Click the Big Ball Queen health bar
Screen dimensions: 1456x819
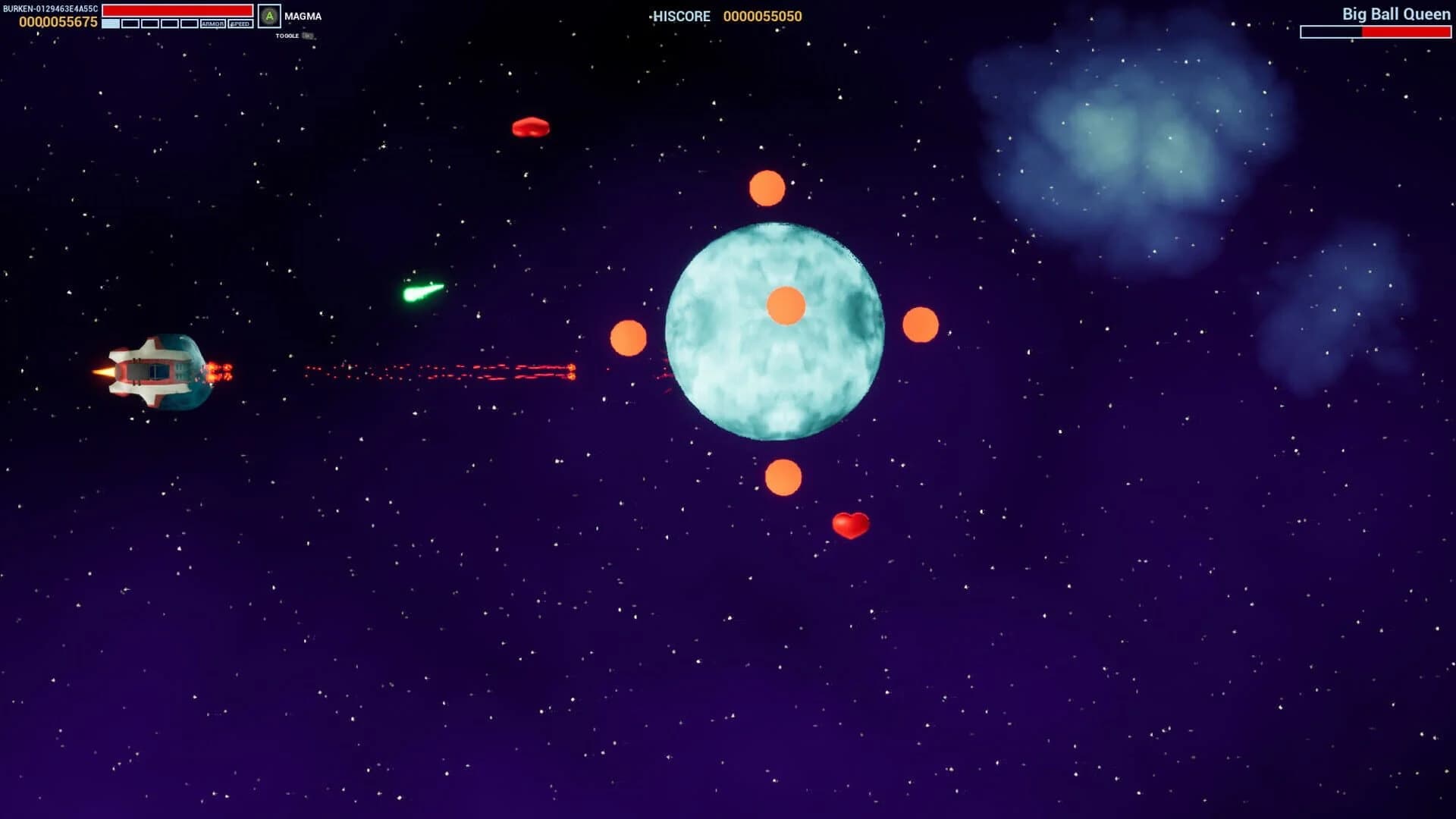(x=1375, y=31)
